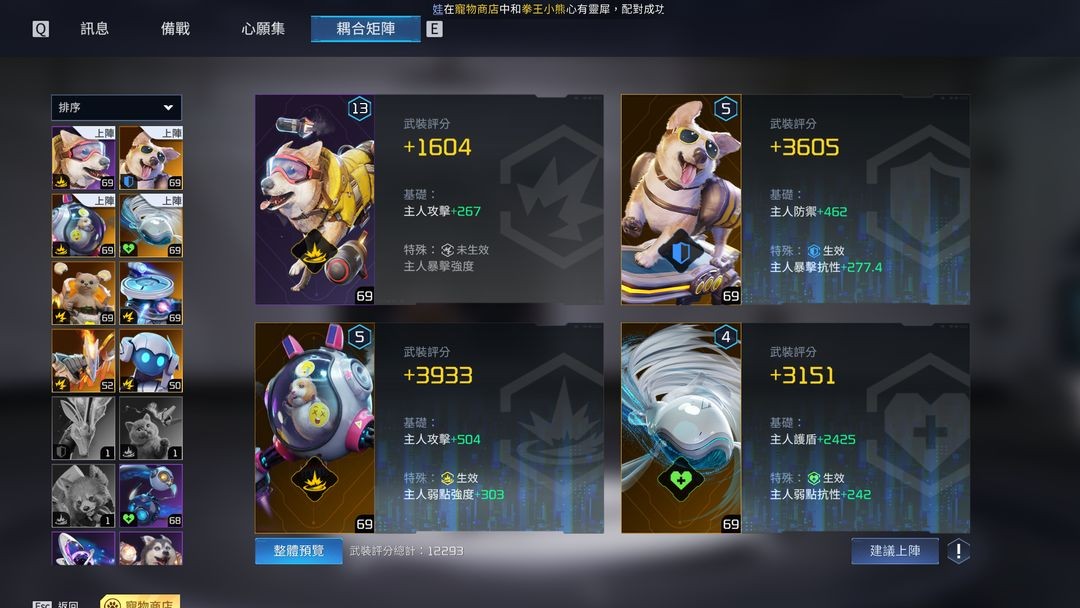Select the husky dog pet thumbnail
The image size is (1080, 608).
tap(151, 548)
